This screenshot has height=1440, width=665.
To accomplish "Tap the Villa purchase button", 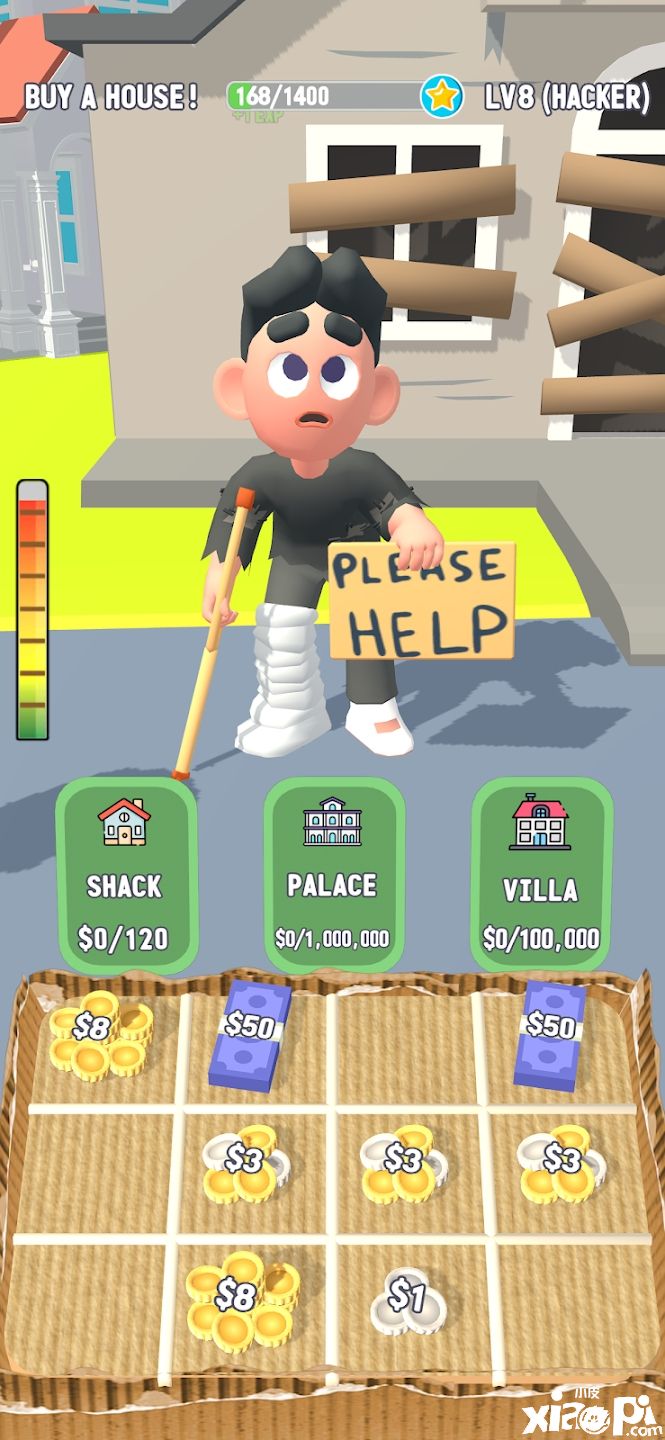I will pos(541,874).
